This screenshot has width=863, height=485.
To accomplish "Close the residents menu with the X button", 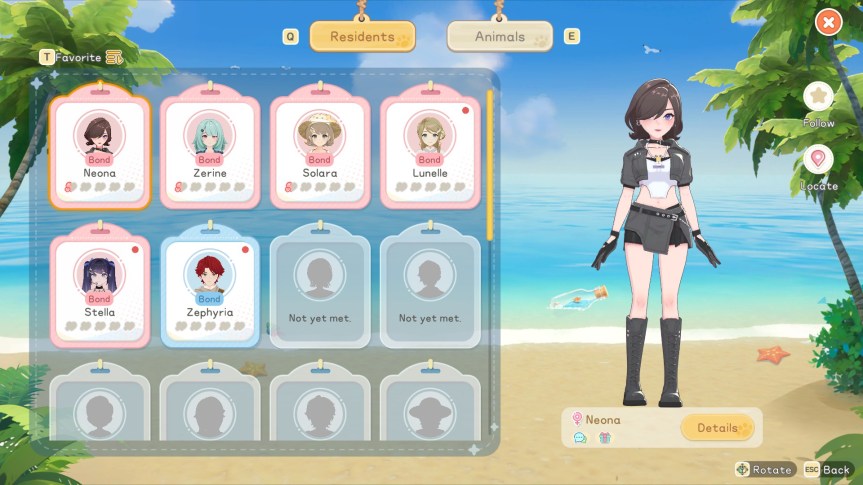I will tap(828, 21).
